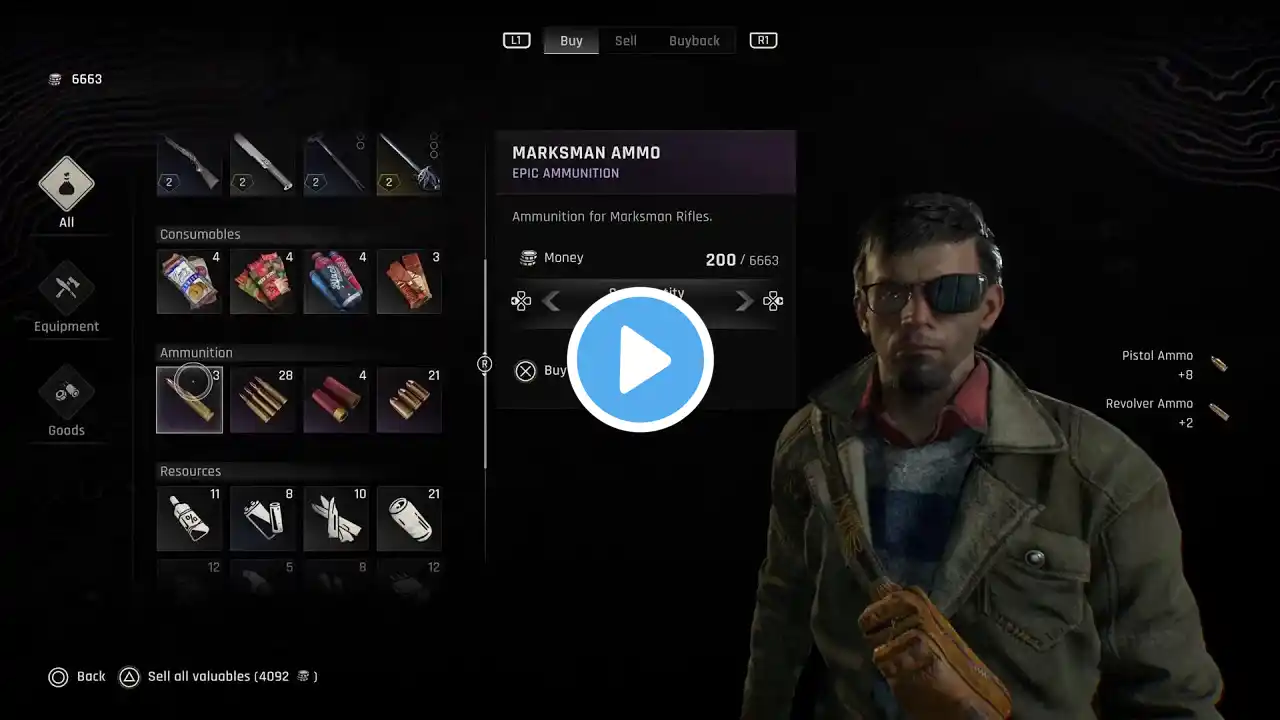Open the Buyback tab
This screenshot has width=1280, height=720.
click(x=694, y=41)
